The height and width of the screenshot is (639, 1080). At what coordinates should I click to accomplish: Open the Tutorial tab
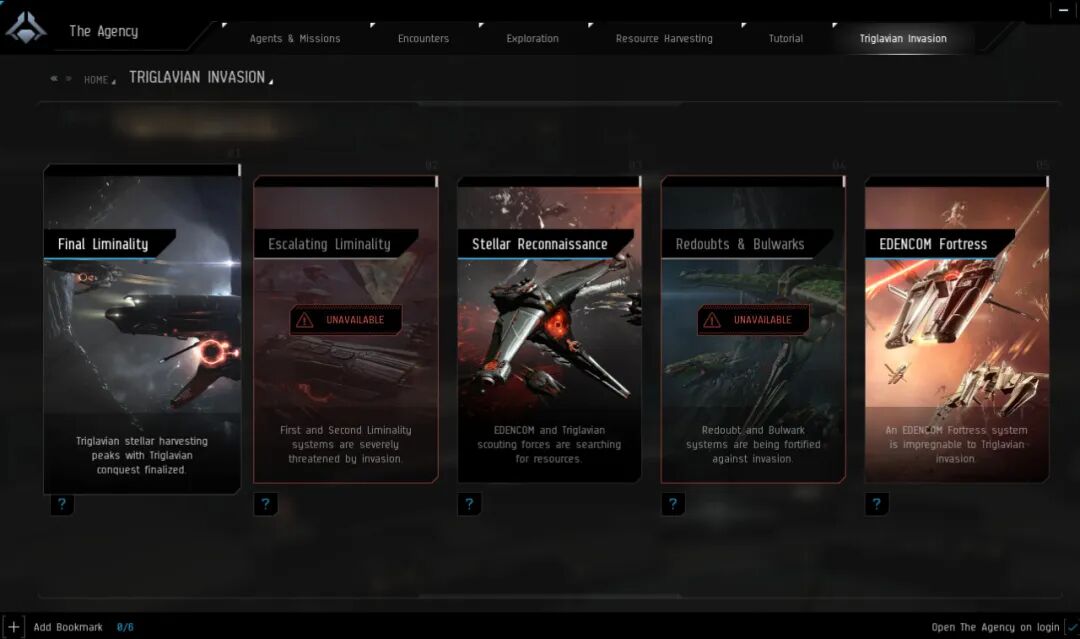pyautogui.click(x=785, y=39)
